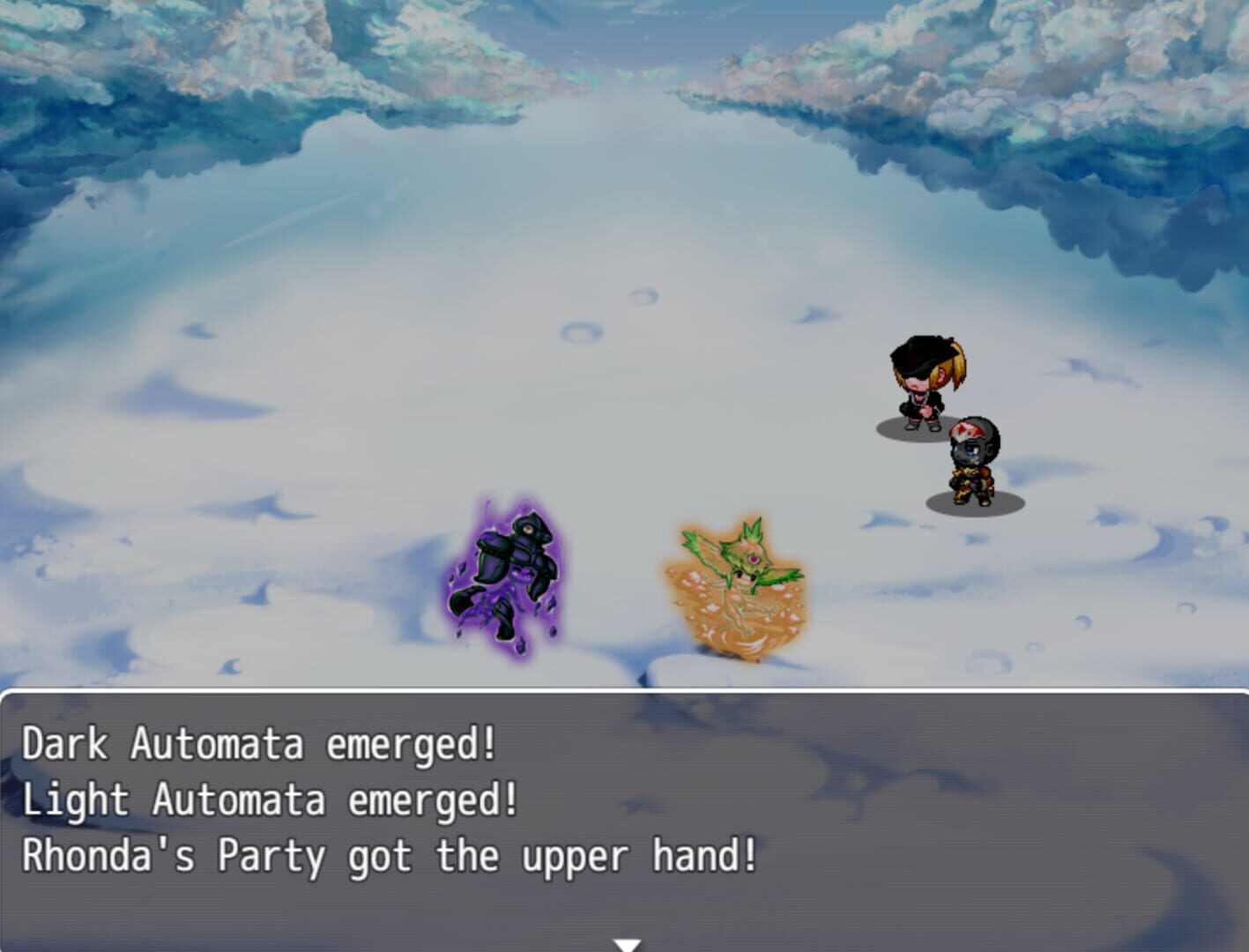The height and width of the screenshot is (952, 1249).
Task: Advance the battle message with the prompt arrow
Action: (625, 943)
